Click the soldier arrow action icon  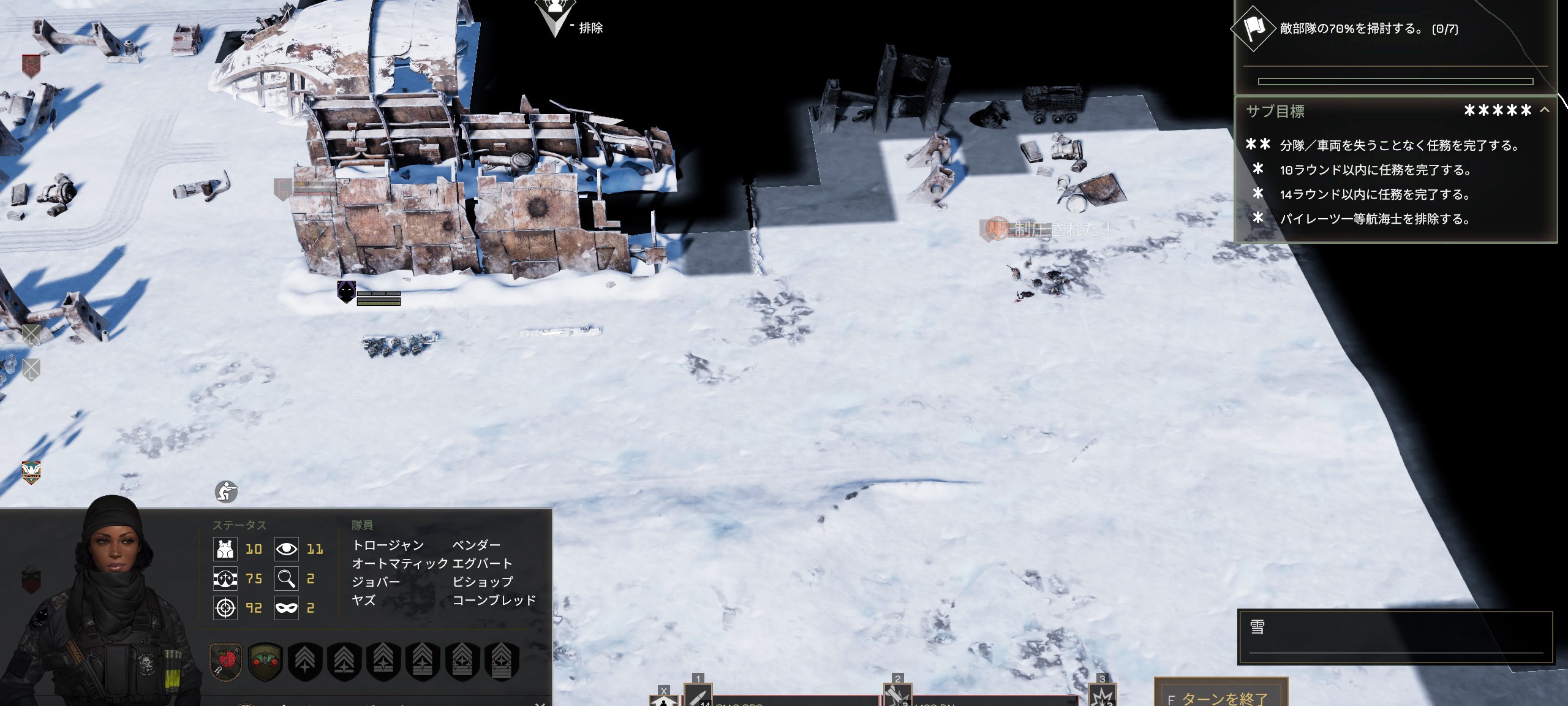[x=664, y=699]
